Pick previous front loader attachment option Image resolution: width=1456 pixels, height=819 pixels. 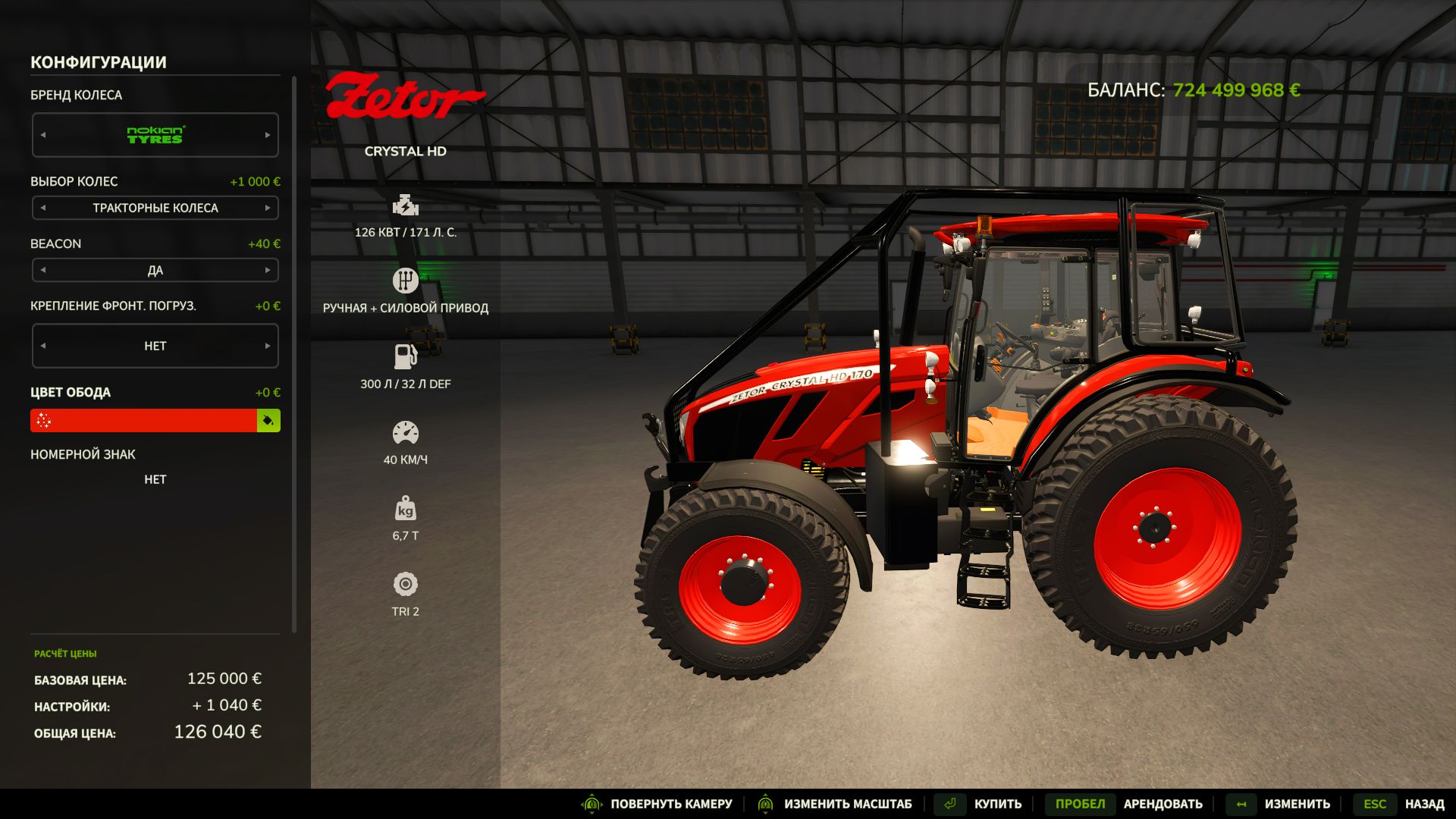pos(43,346)
